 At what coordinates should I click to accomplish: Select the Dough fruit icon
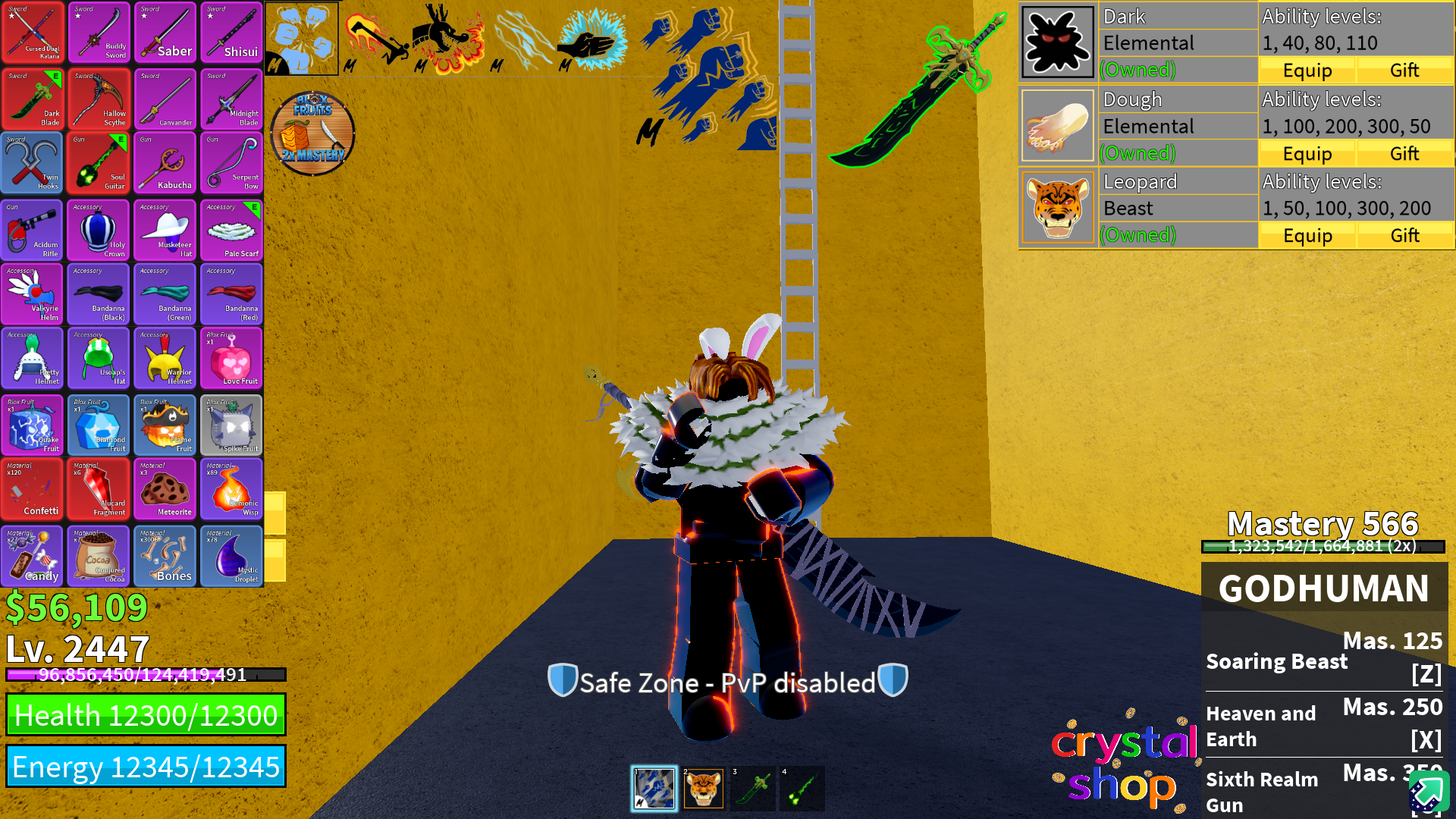pos(1057,124)
